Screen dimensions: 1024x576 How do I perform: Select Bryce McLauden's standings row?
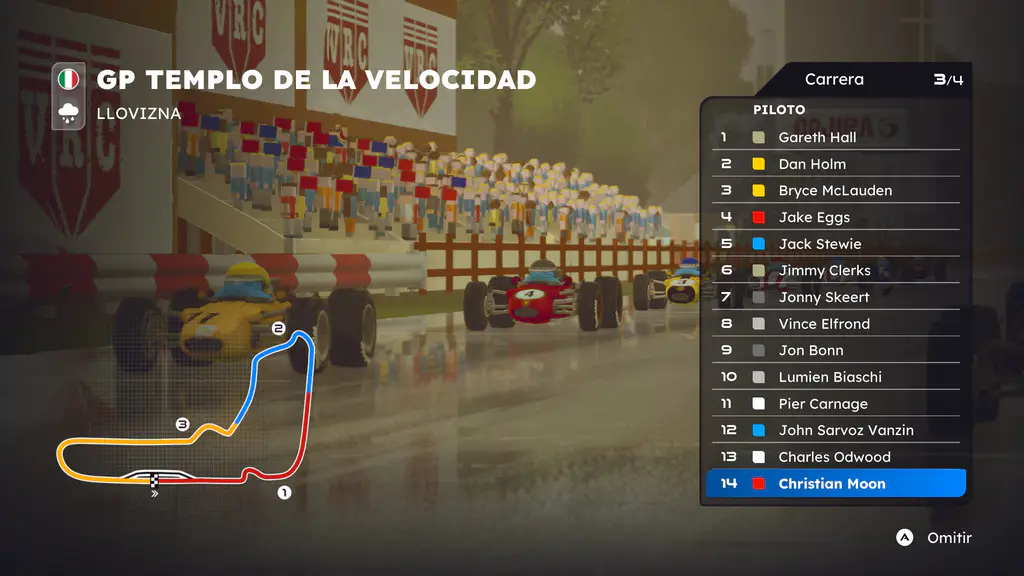(835, 190)
